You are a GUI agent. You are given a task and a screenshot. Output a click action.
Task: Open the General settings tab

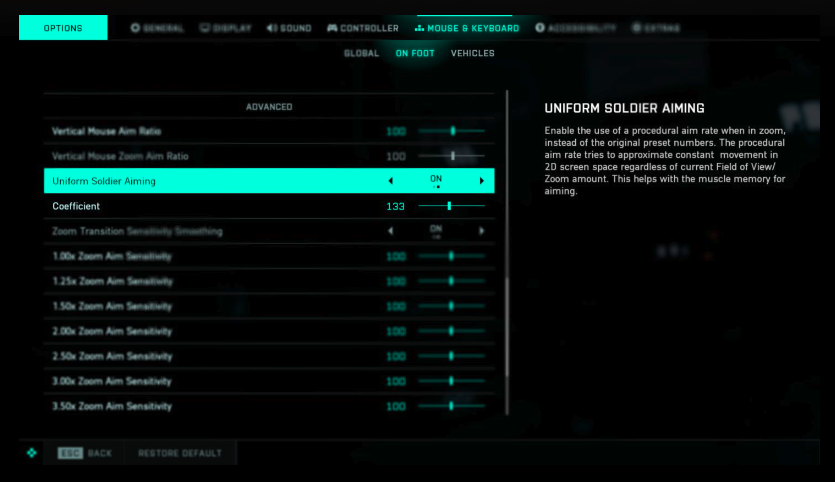(x=157, y=28)
